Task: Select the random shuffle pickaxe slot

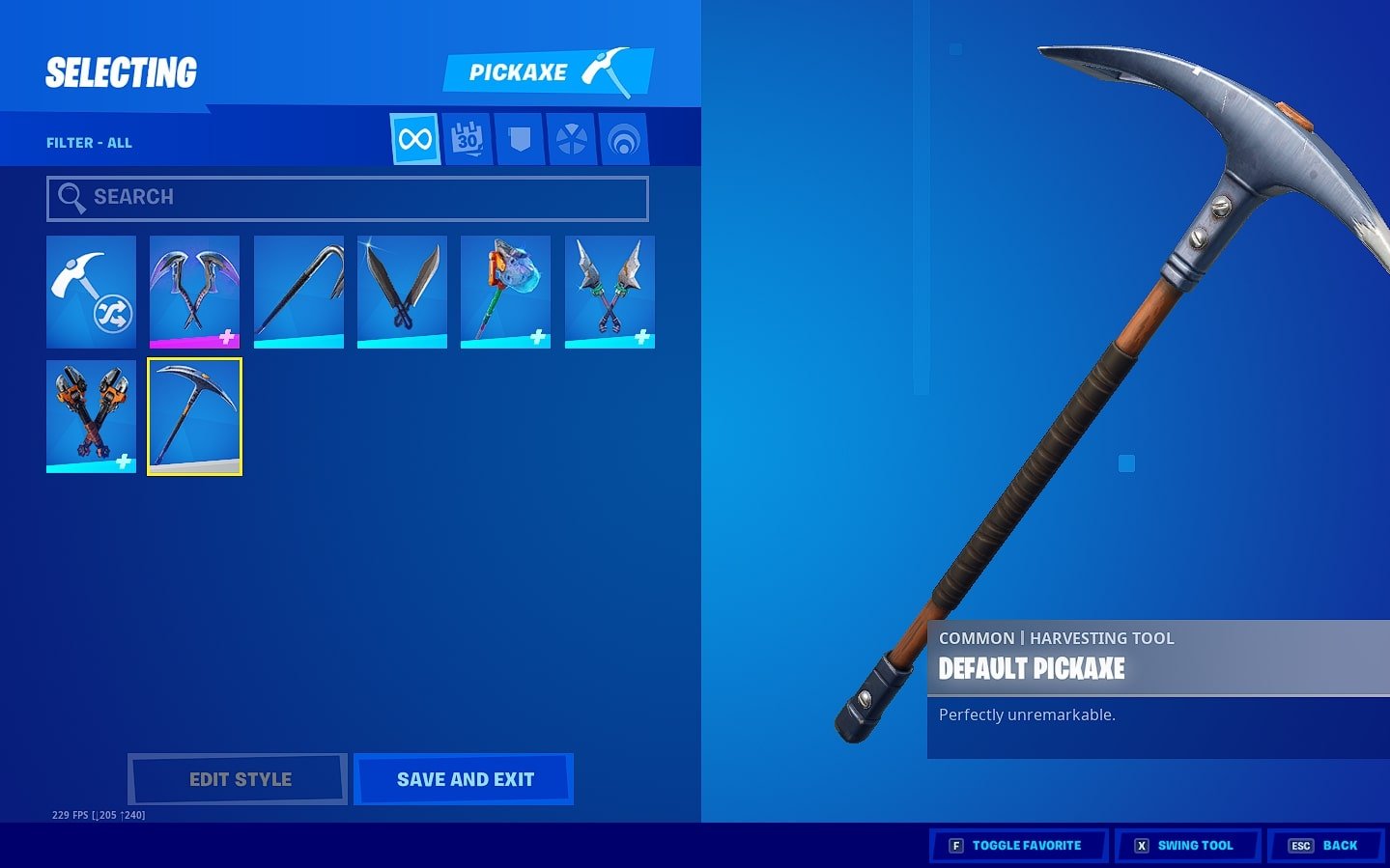Action: coord(90,292)
